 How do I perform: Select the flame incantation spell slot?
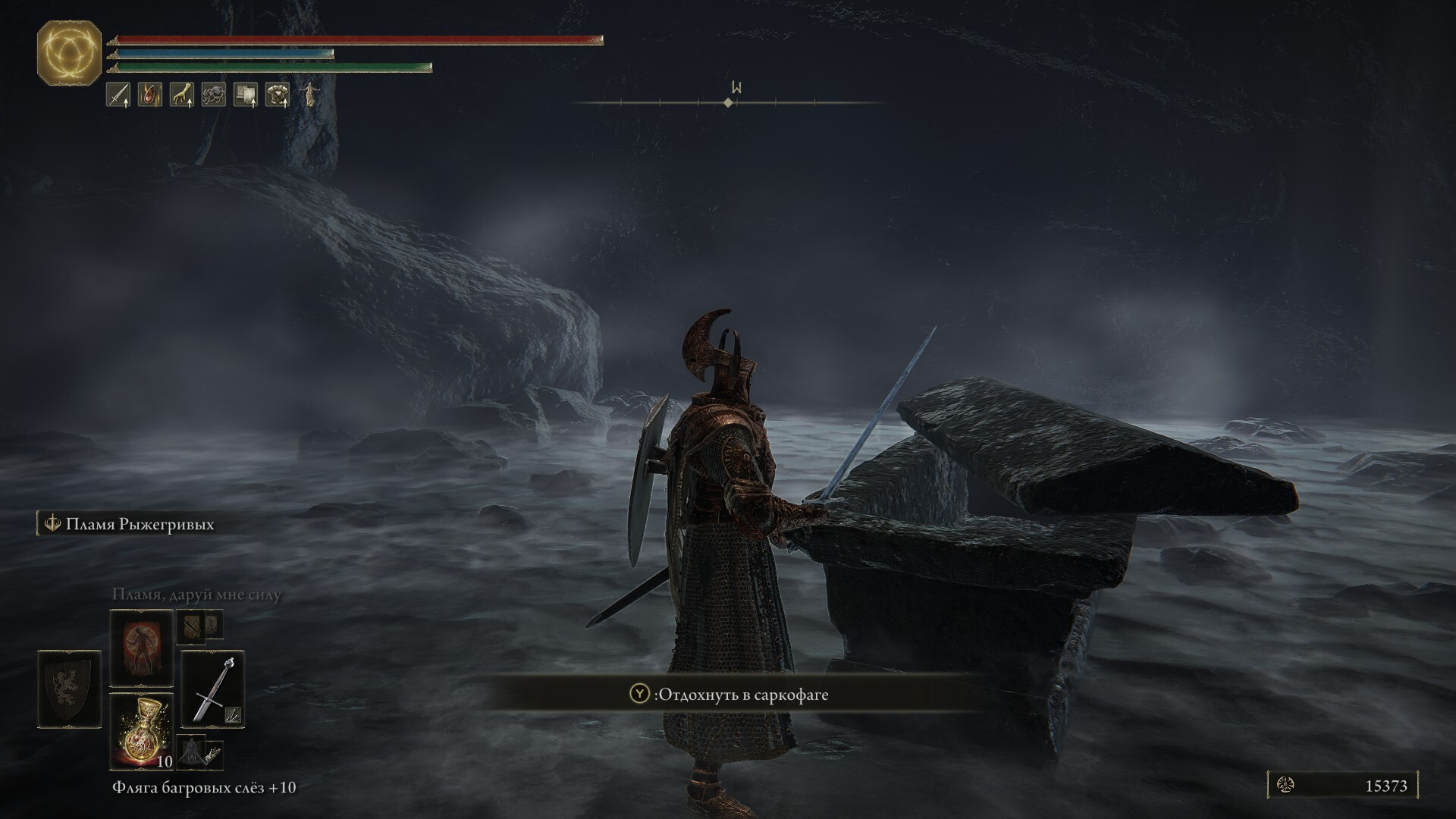pos(142,648)
